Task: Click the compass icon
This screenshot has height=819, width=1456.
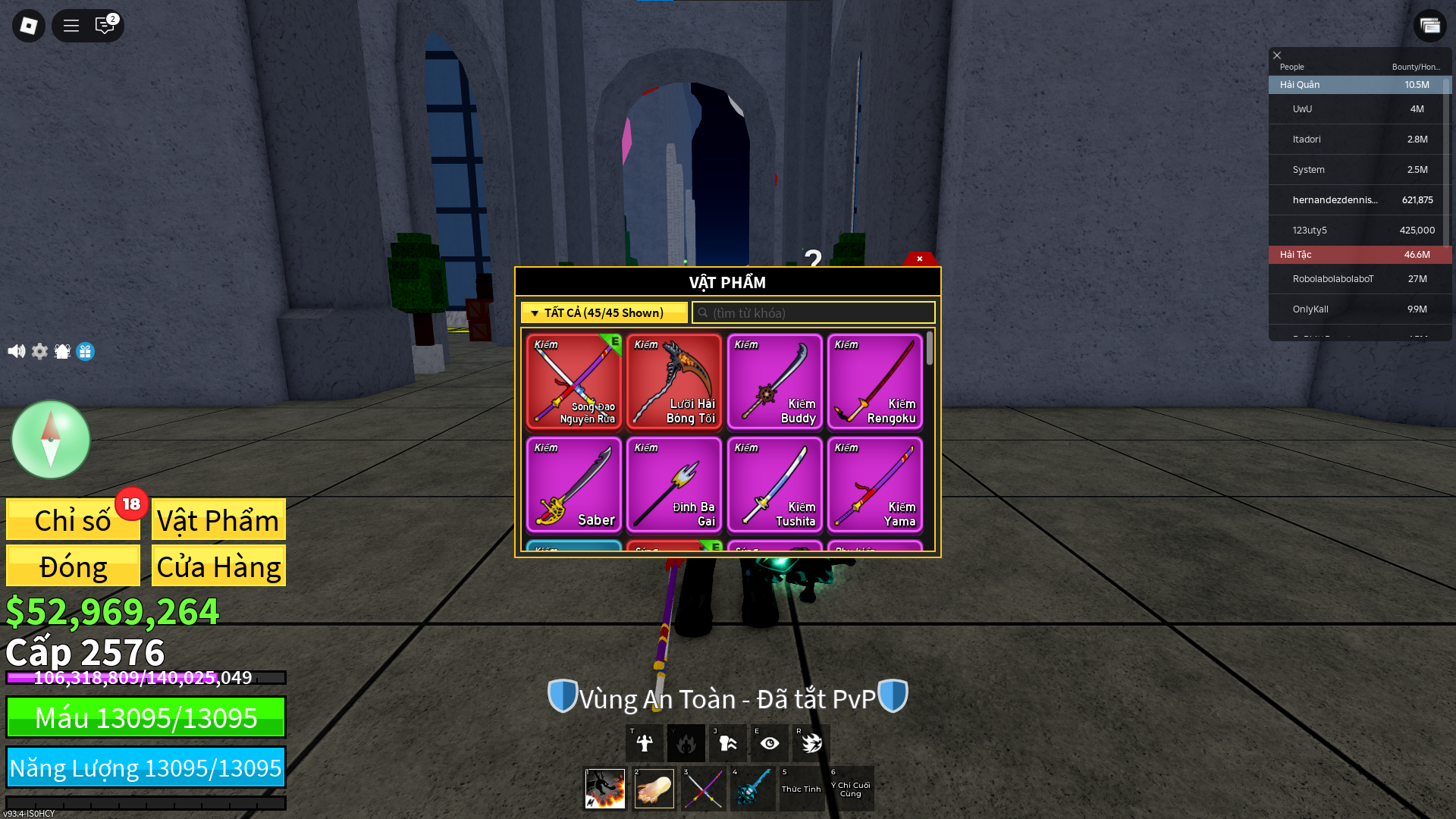Action: (51, 439)
